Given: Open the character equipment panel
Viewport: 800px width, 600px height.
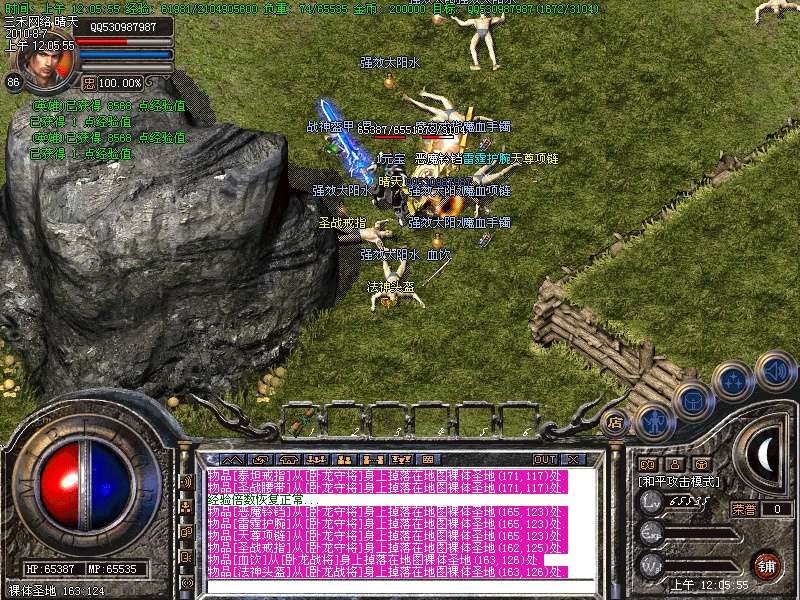Looking at the screenshot, I should [654, 419].
